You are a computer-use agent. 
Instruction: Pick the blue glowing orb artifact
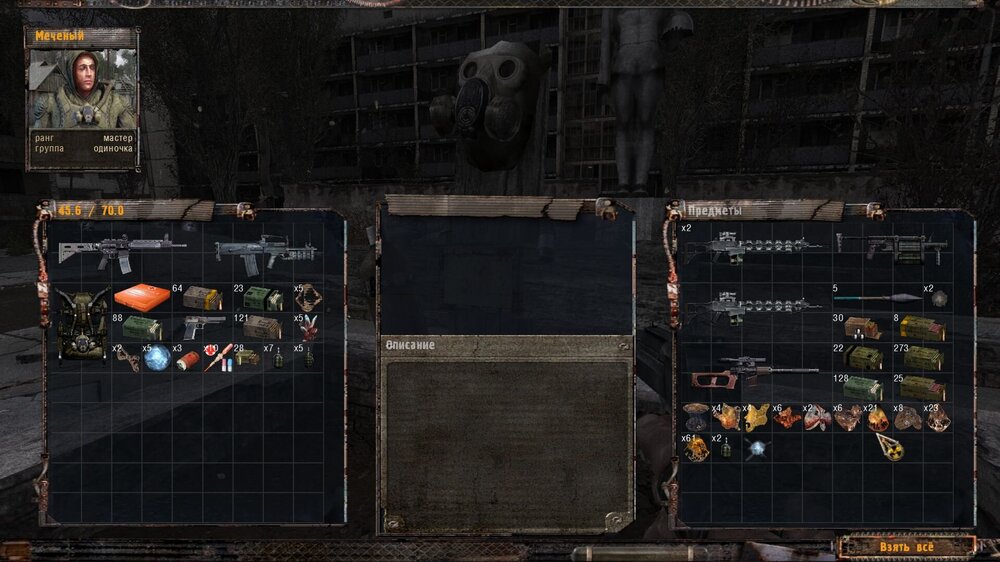158,358
